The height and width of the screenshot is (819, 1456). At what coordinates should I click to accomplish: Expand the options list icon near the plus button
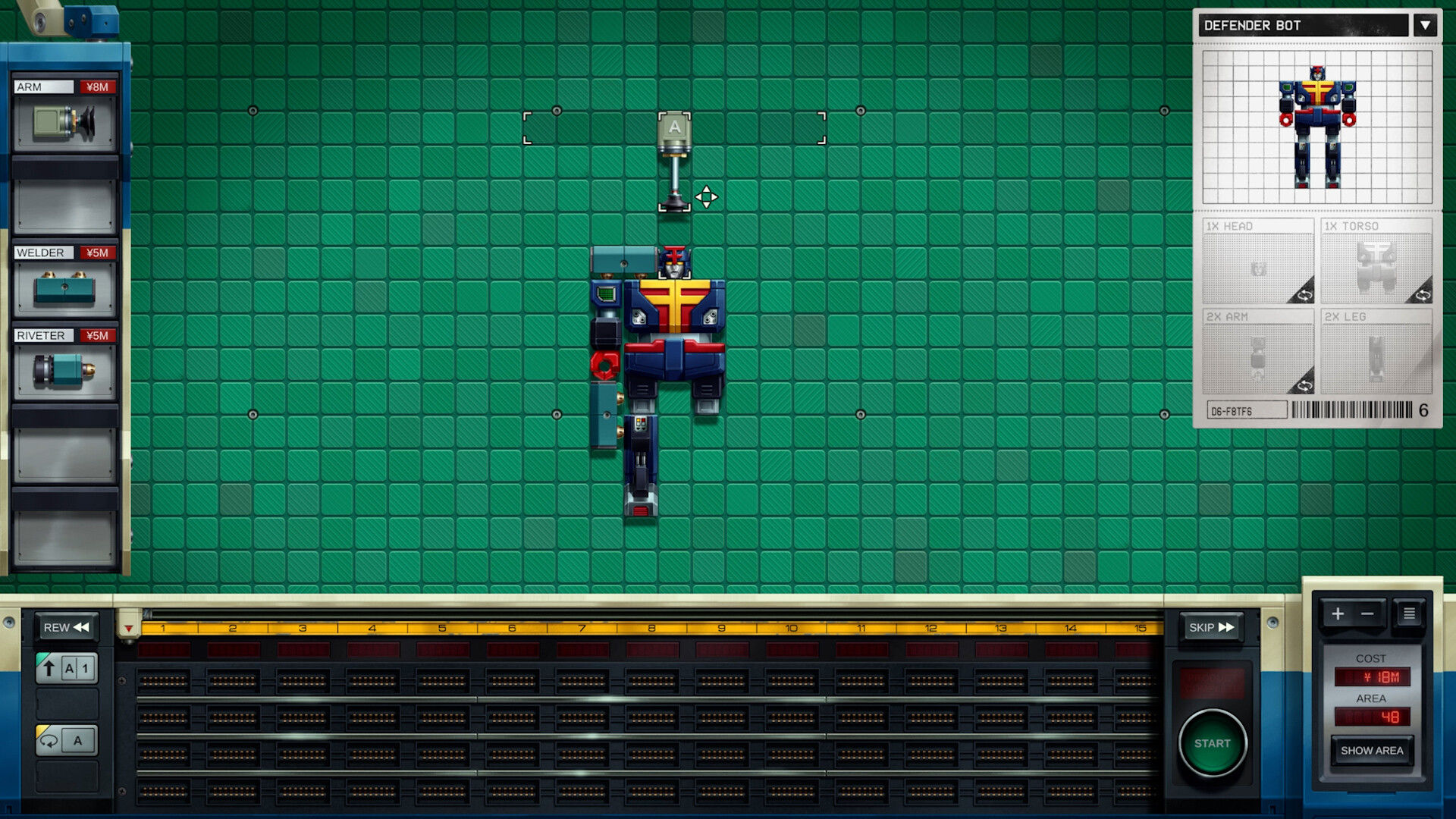[1409, 613]
